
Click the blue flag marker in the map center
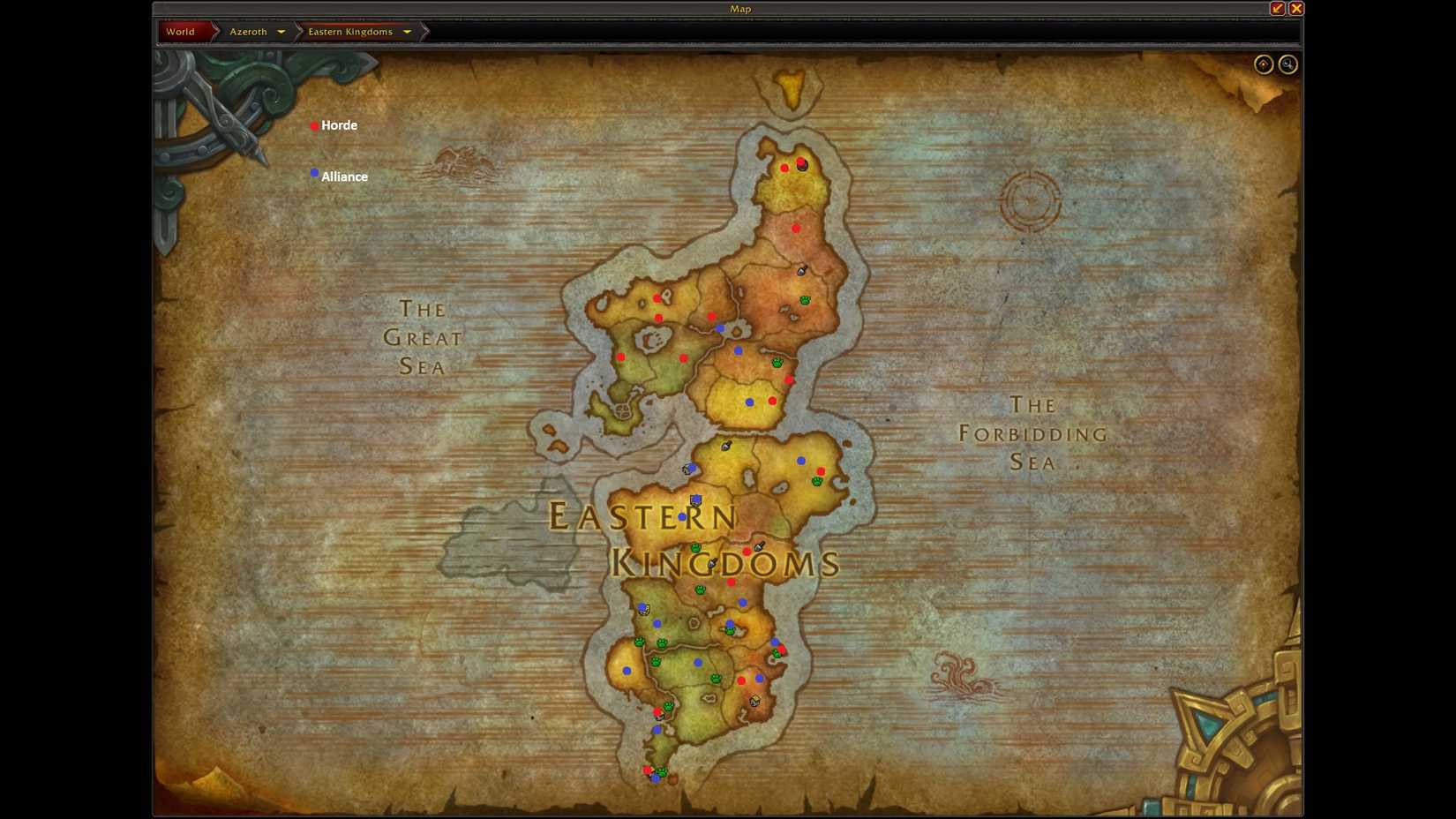(696, 500)
